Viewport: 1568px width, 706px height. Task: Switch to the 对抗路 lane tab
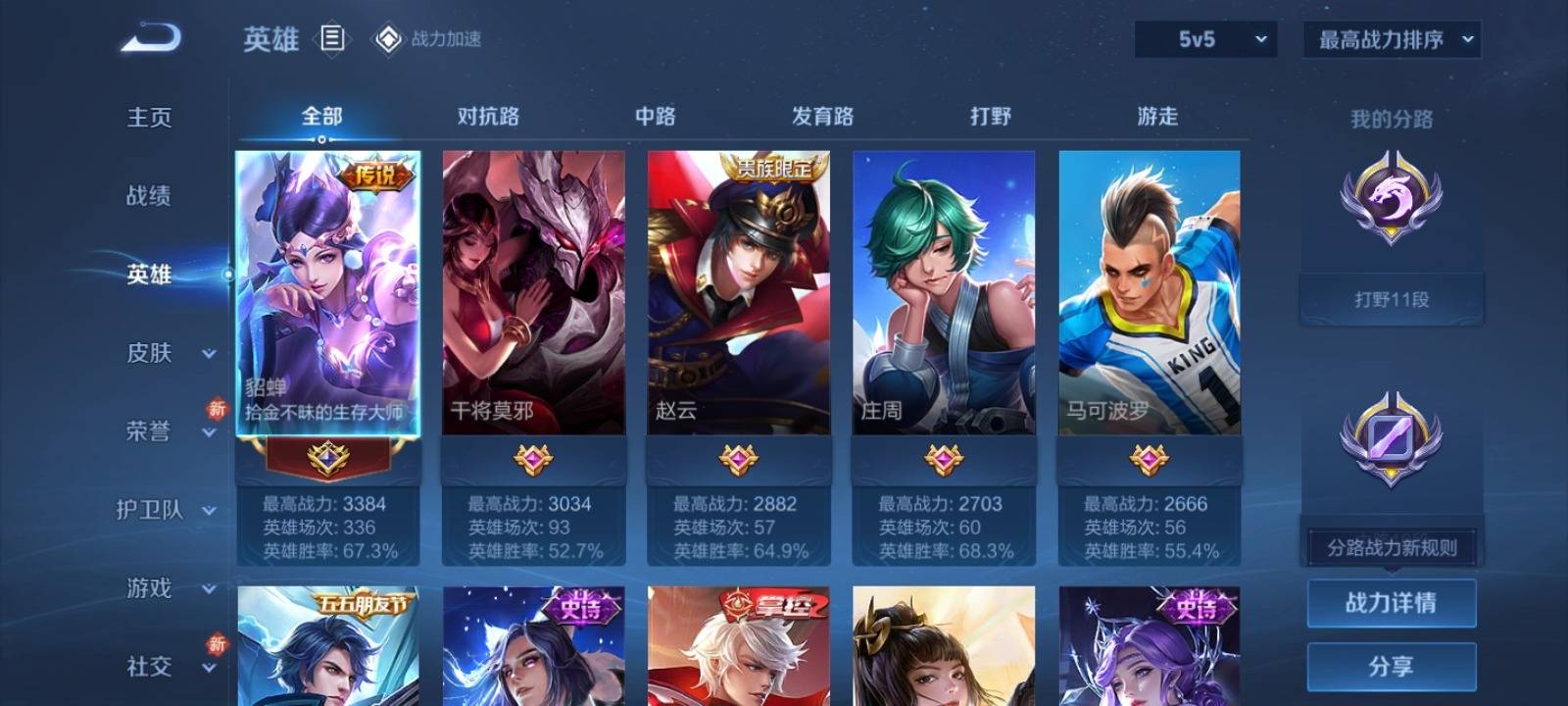(x=488, y=117)
